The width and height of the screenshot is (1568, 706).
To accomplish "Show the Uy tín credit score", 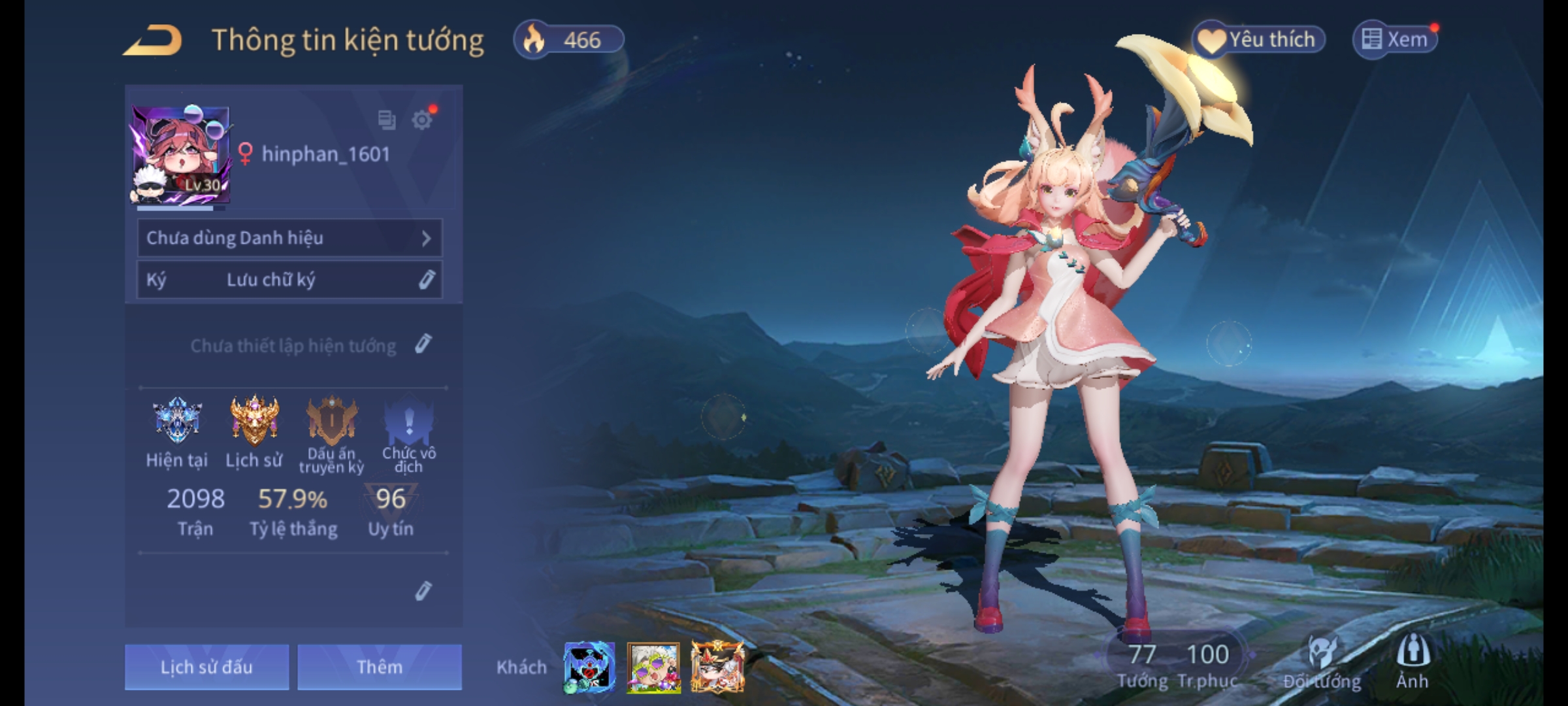I will pyautogui.click(x=391, y=510).
